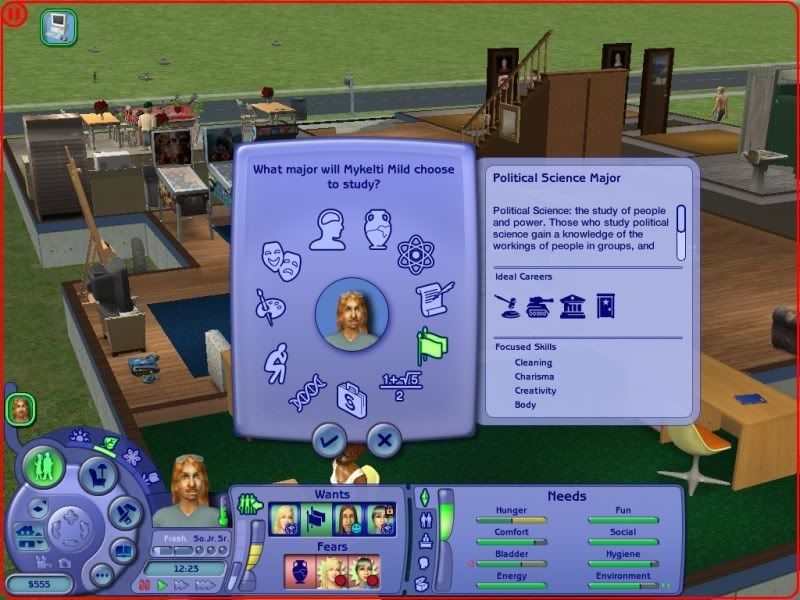Confirm the major with the checkmark button
Screen dimensions: 800x600
click(329, 439)
